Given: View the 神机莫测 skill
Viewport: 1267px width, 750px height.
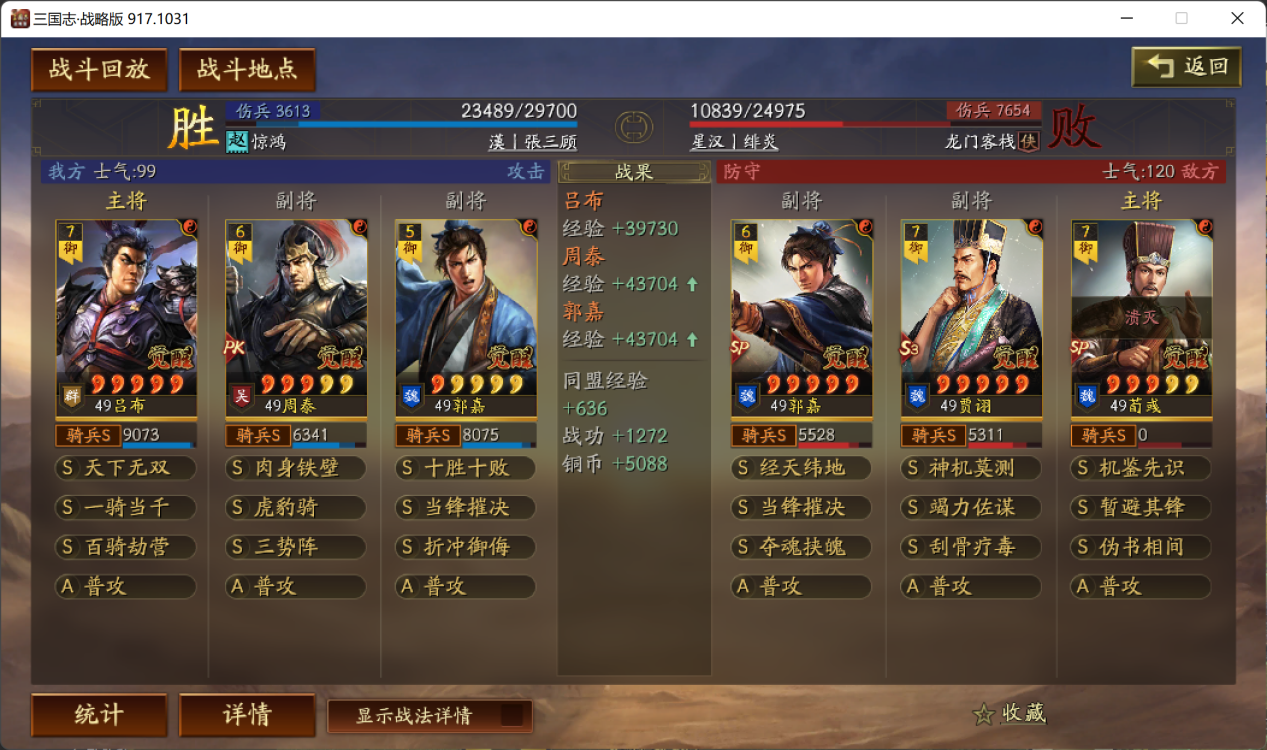Looking at the screenshot, I should [x=971, y=468].
